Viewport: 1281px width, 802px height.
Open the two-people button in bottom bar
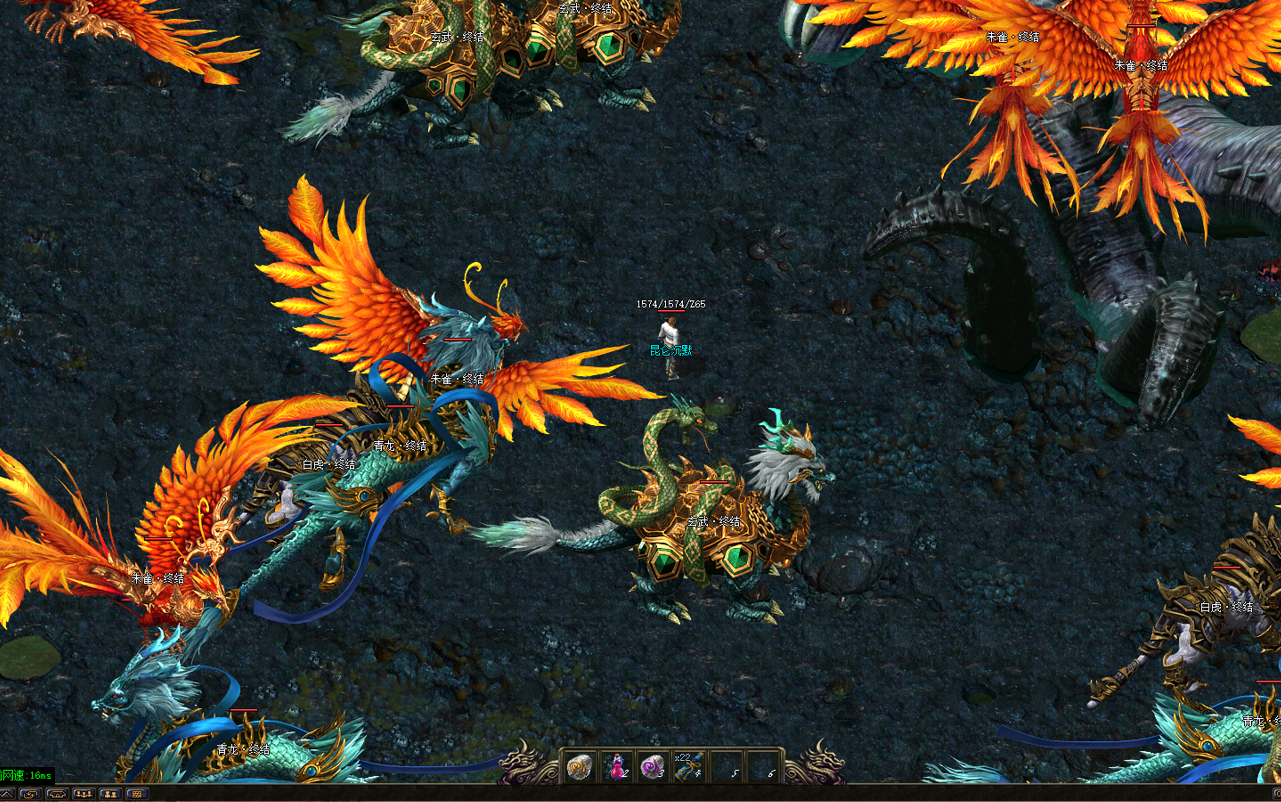111,794
